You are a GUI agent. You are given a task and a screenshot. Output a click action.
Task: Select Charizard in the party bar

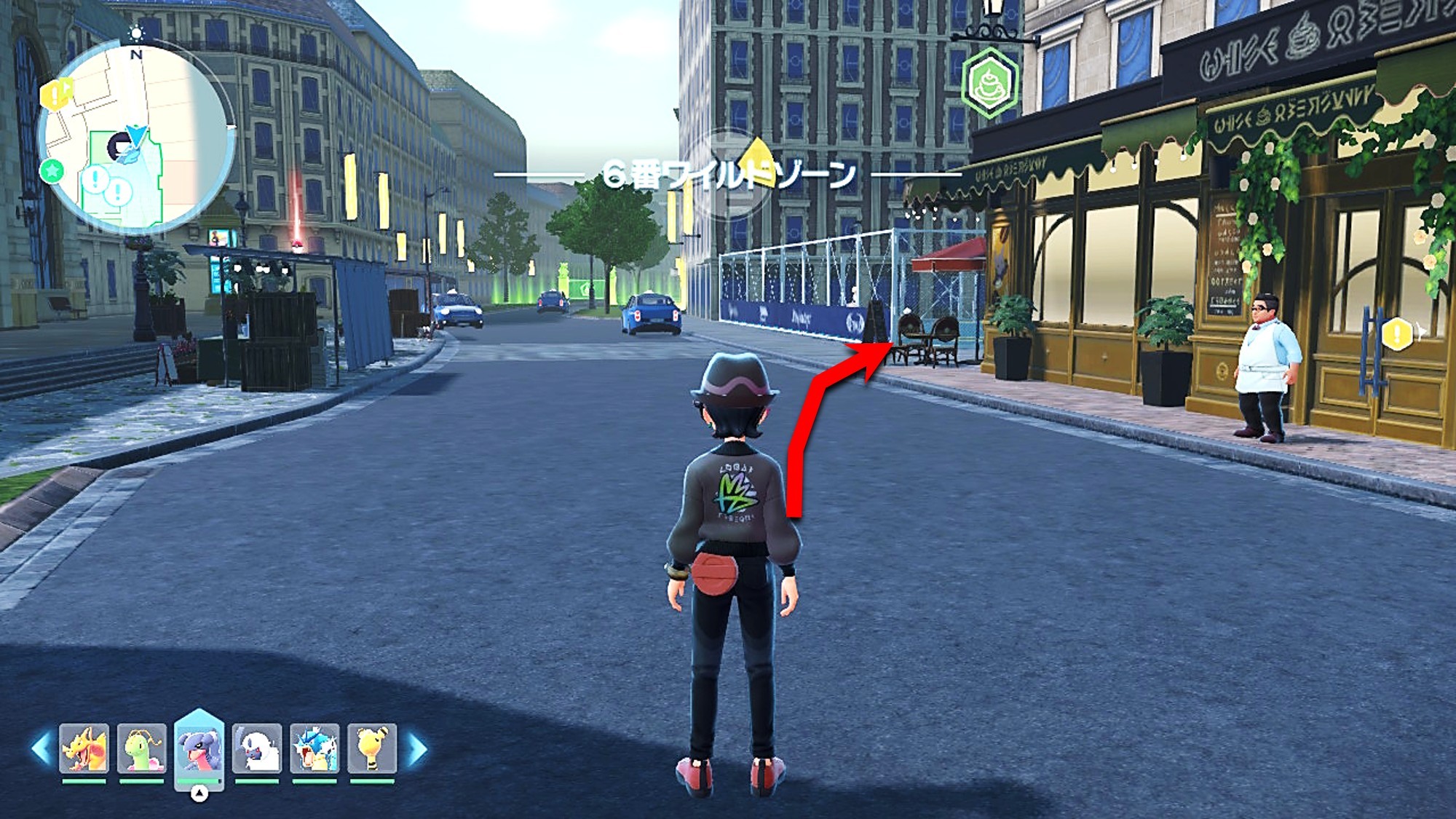(x=84, y=748)
